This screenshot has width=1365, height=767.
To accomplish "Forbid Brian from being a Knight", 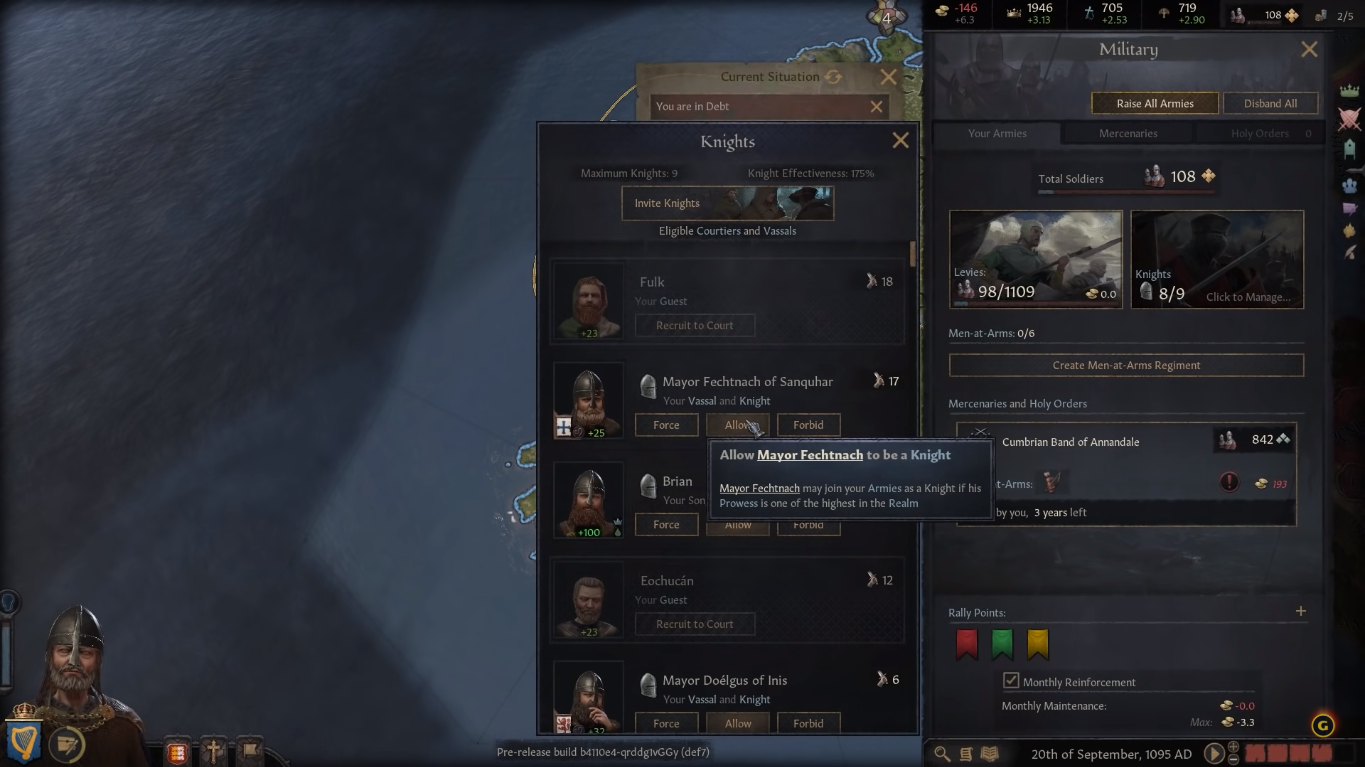I will tap(808, 524).
